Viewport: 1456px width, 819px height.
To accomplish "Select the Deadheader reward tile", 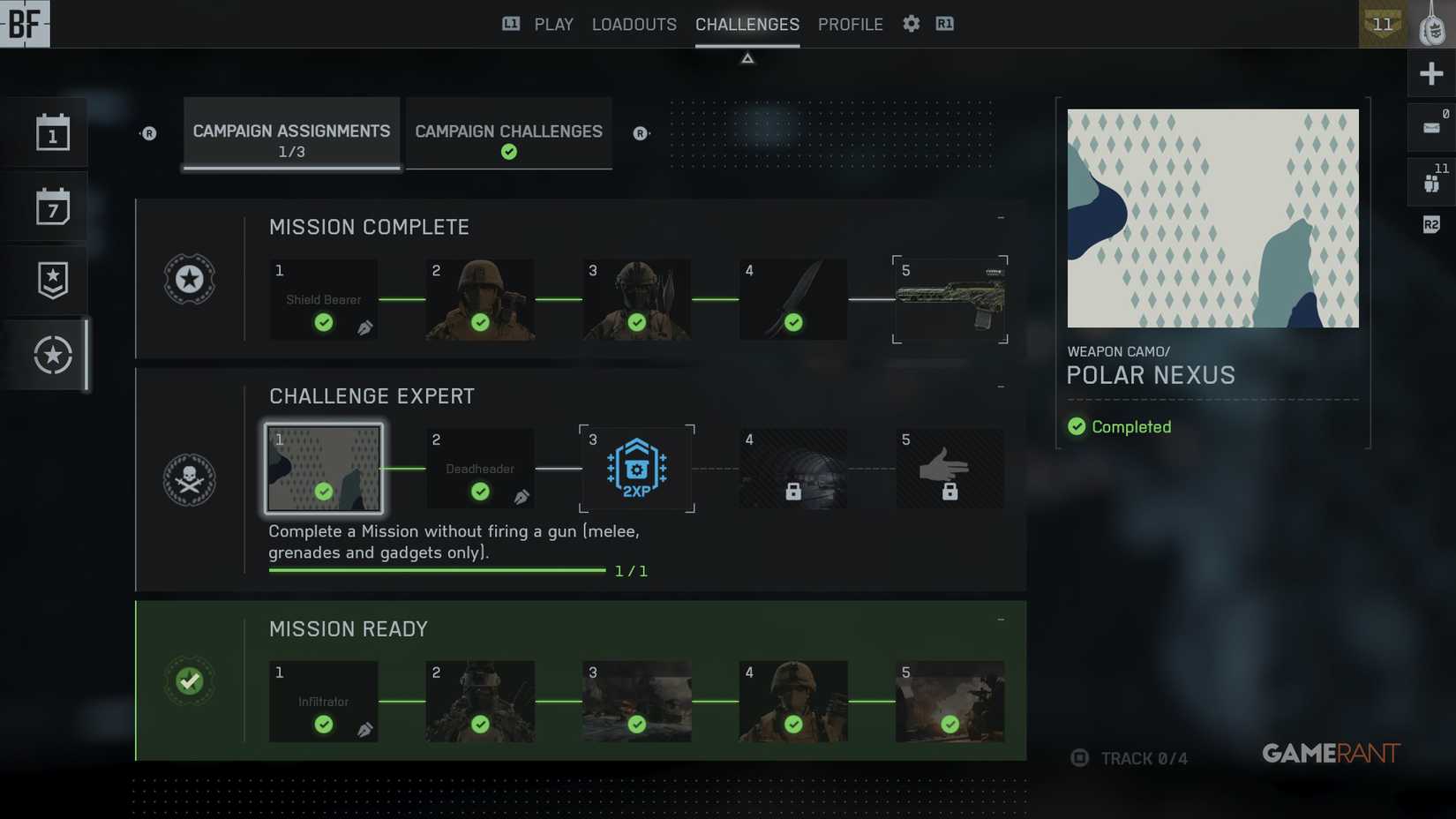I will point(480,469).
